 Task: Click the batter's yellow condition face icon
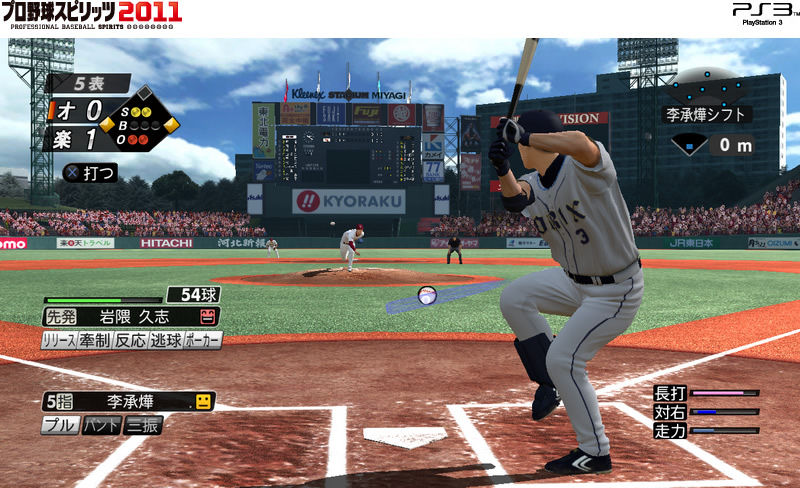(203, 402)
